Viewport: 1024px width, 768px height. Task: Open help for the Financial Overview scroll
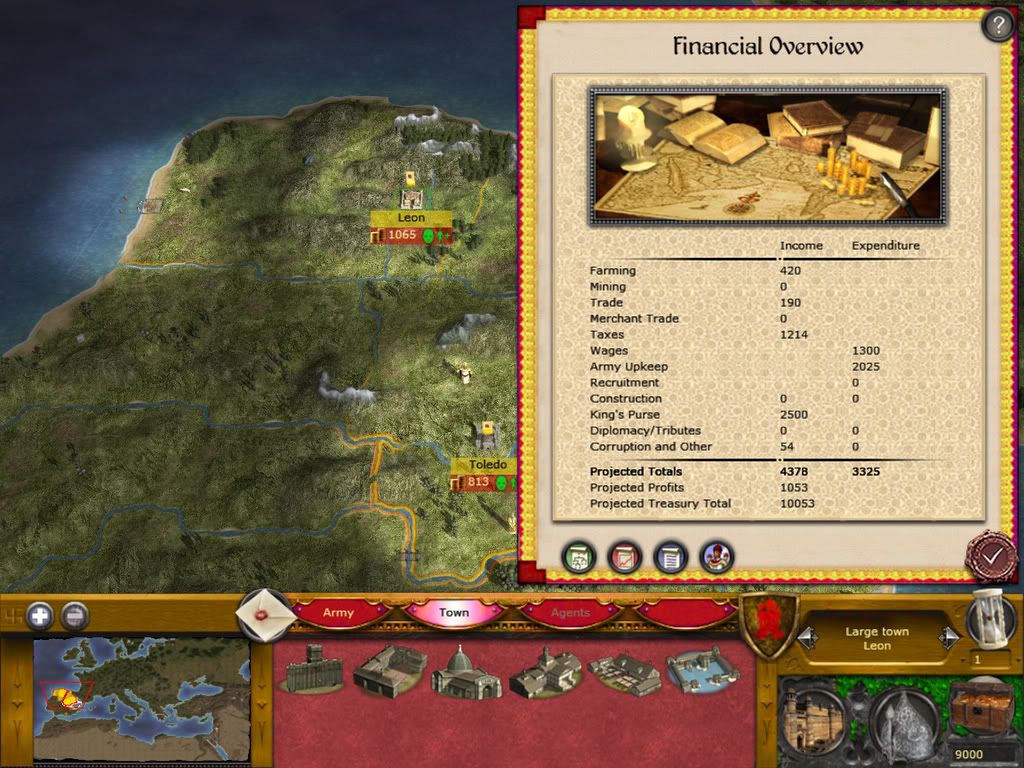coord(997,25)
